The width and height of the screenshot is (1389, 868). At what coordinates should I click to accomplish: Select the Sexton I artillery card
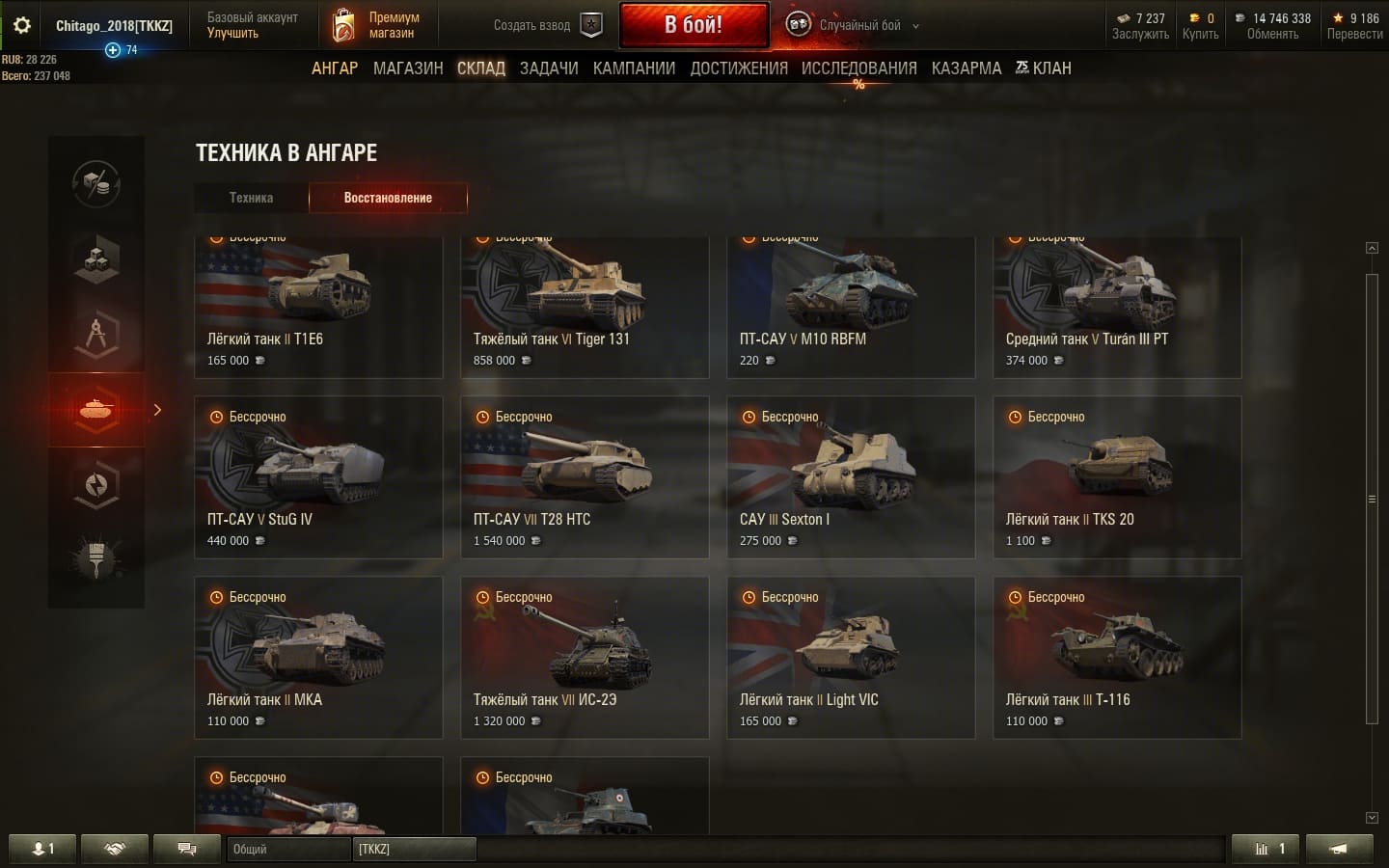[x=851, y=477]
